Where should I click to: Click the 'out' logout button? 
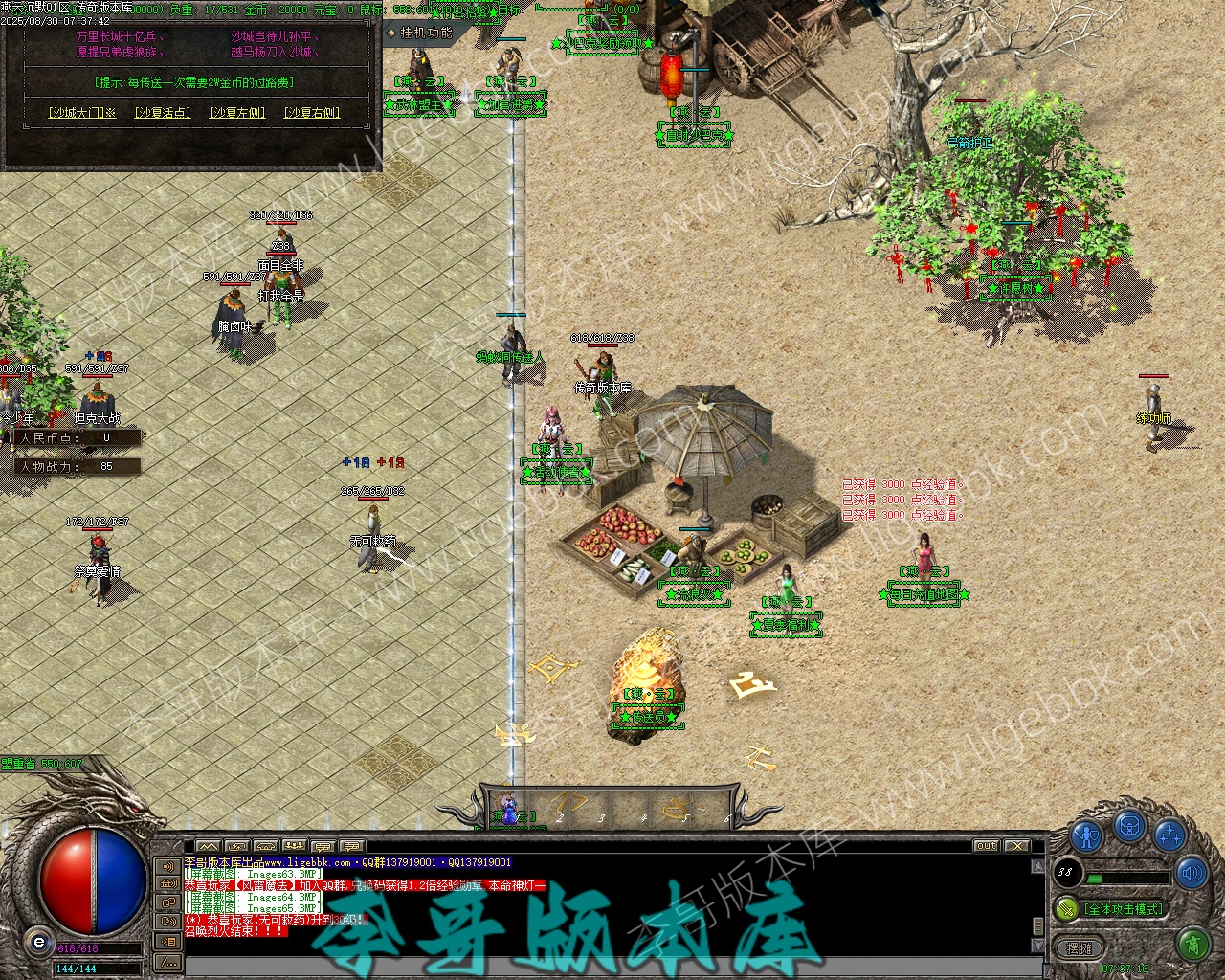click(986, 846)
